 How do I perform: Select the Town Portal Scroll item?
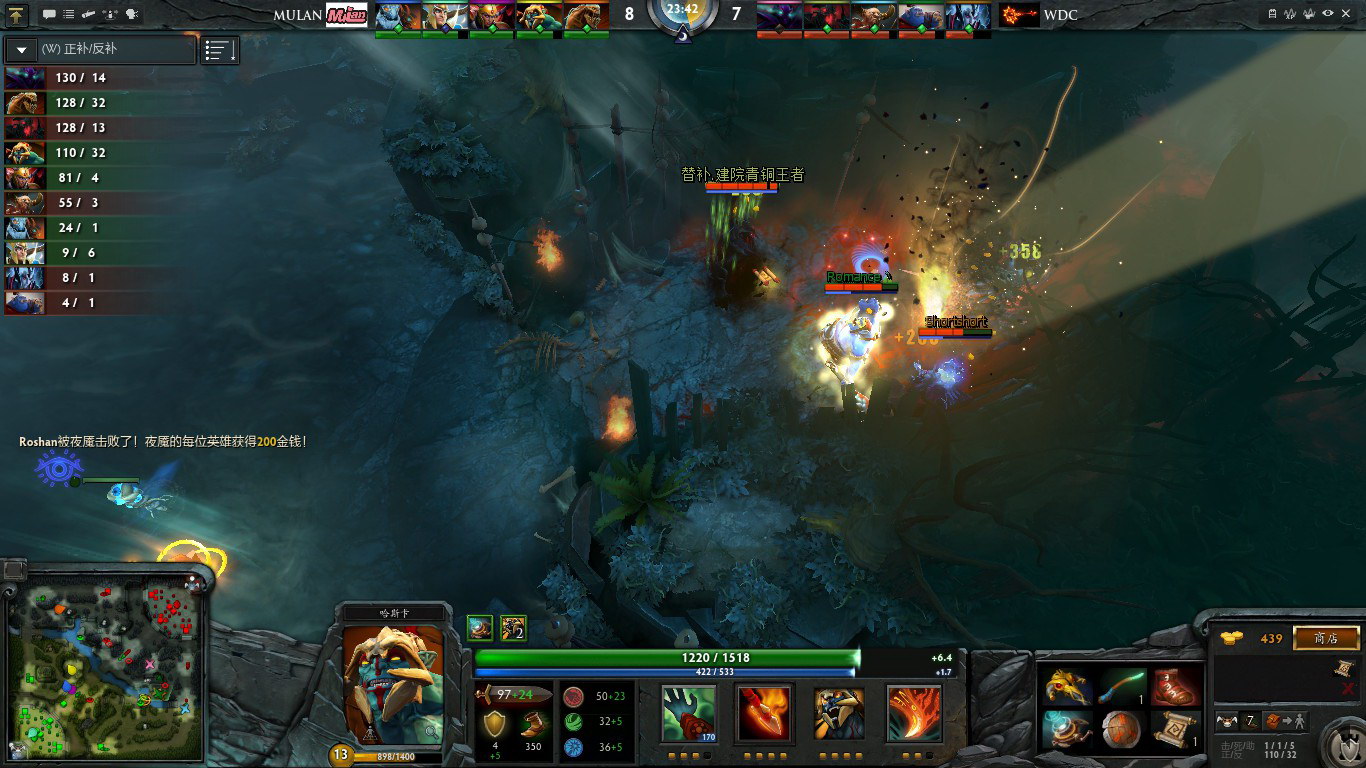point(1175,730)
